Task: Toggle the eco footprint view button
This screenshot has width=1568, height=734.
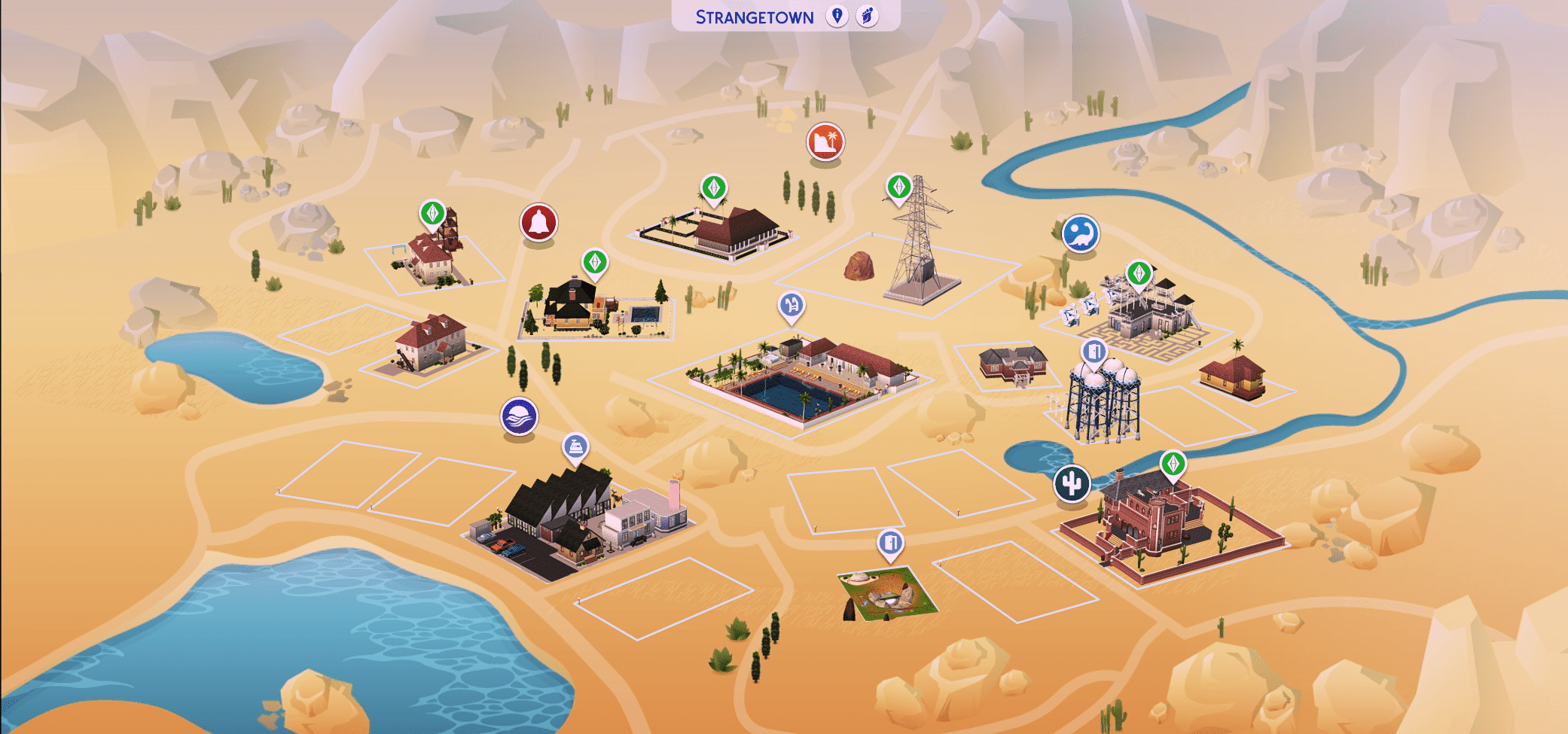Action: [x=867, y=16]
